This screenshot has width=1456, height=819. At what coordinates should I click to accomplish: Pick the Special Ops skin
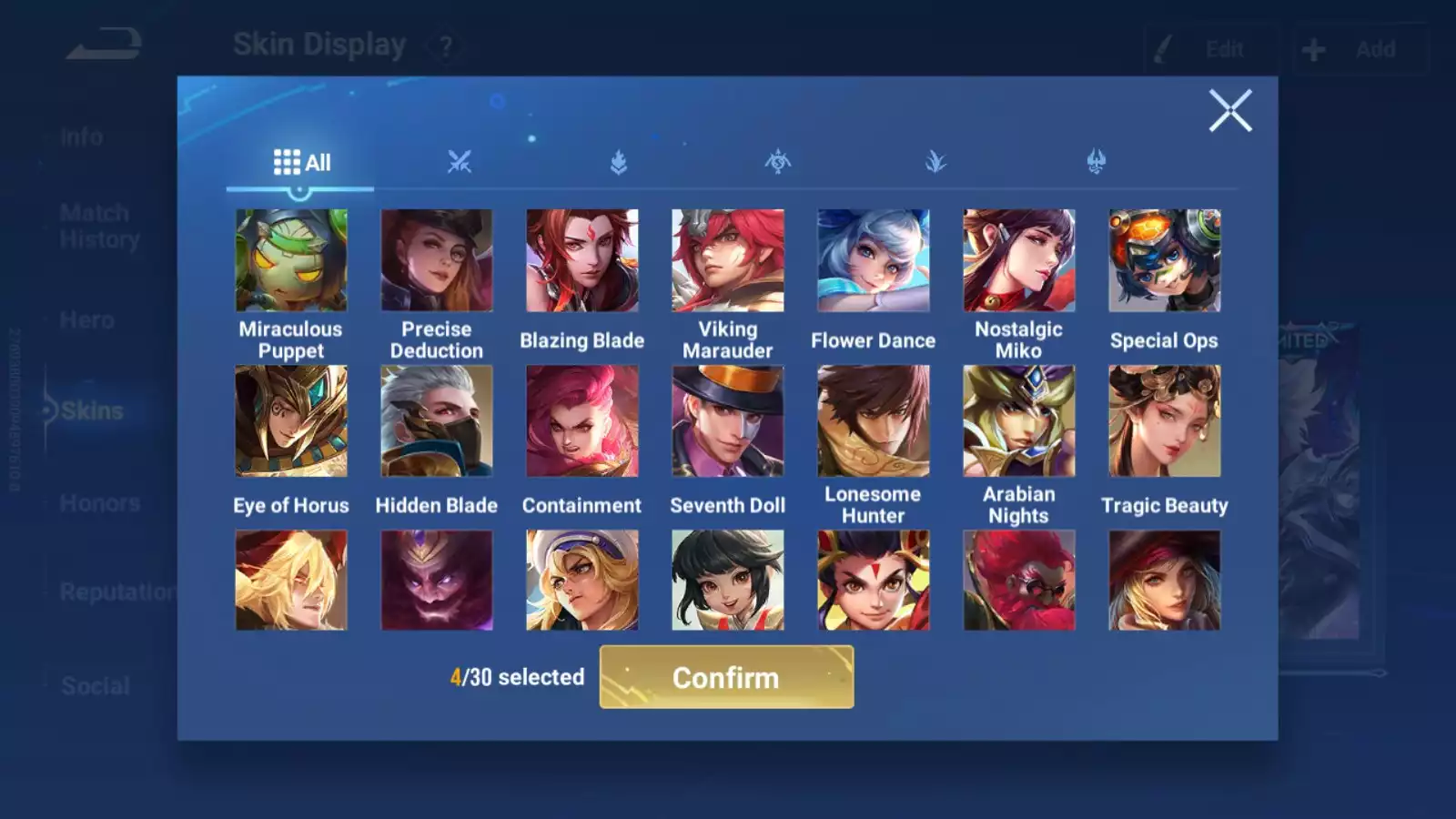point(1165,261)
